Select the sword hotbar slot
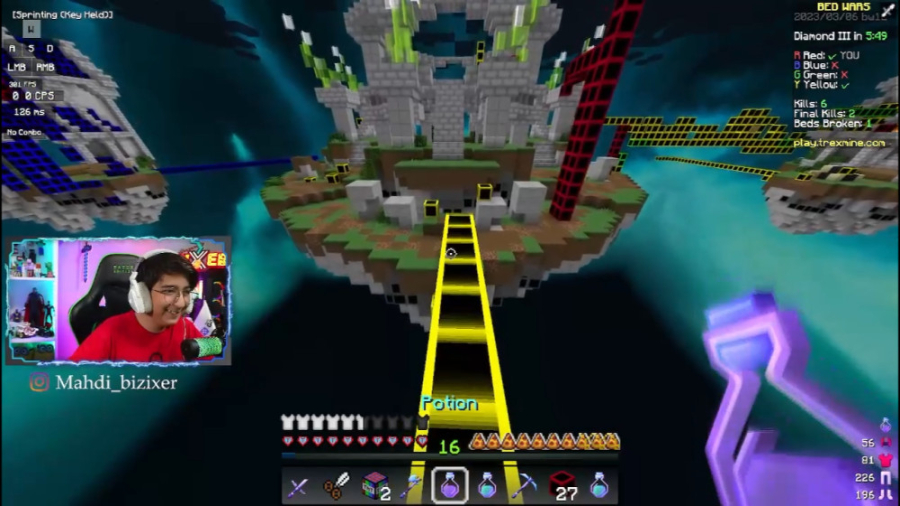 click(x=298, y=487)
